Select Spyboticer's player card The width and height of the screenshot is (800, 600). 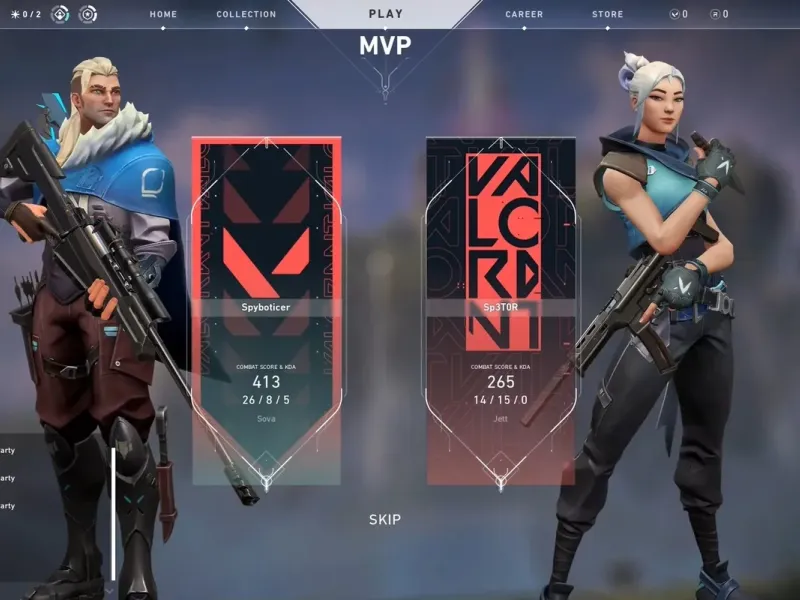pyautogui.click(x=266, y=310)
